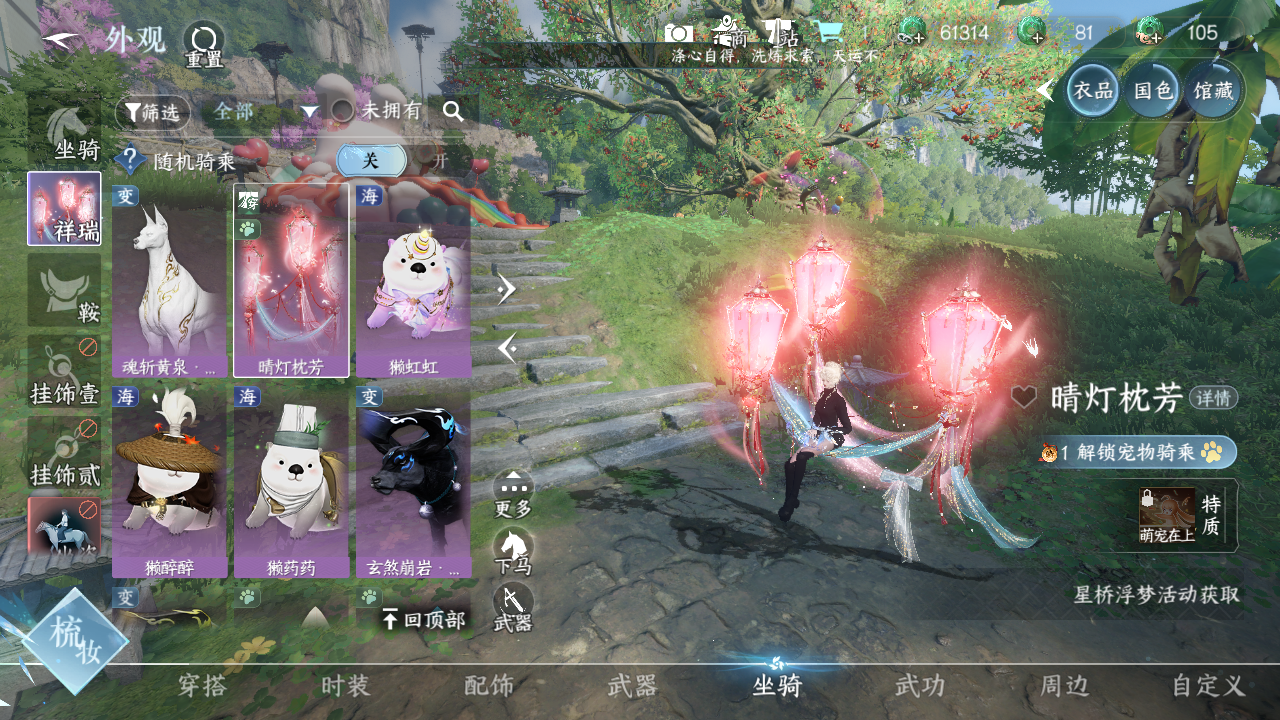This screenshot has height=720, width=1280.
Task: Select the 玄煞崩岩 mount card
Action: (x=413, y=482)
